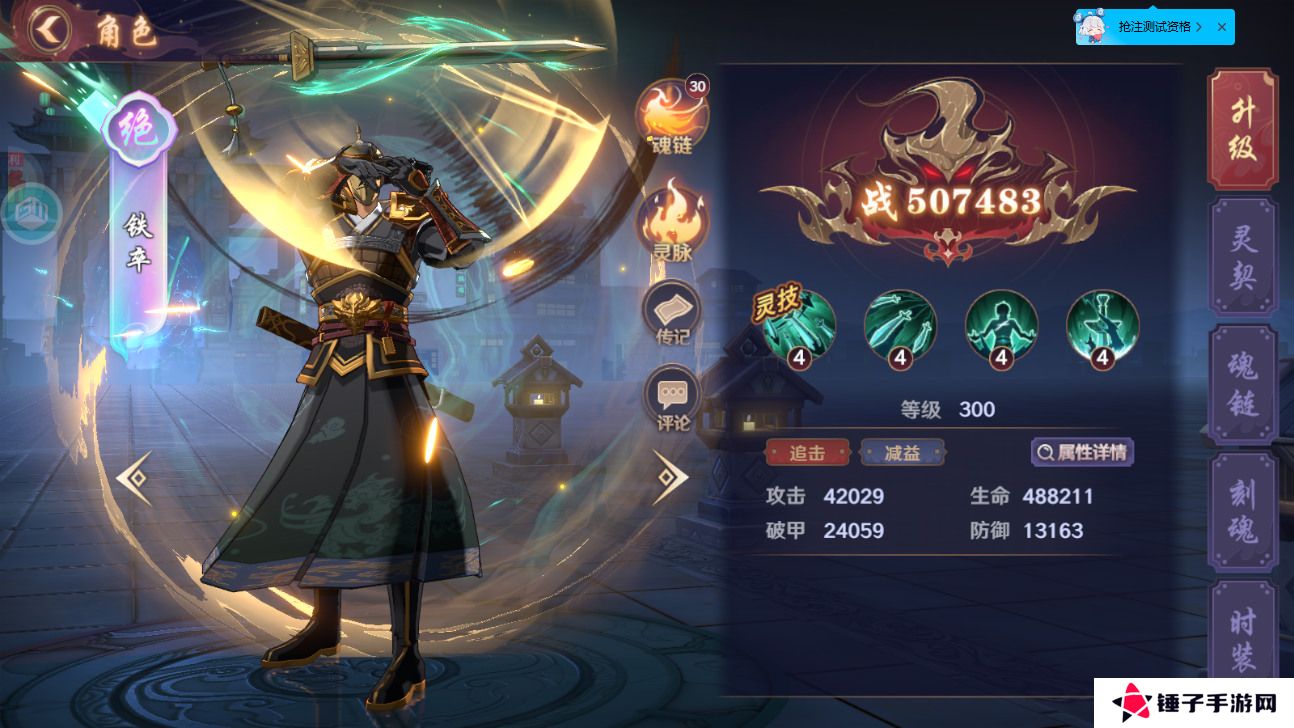Viewport: 1294px width, 728px height.
Task: Open the 魂链 soul chain panel icon
Action: (670, 115)
